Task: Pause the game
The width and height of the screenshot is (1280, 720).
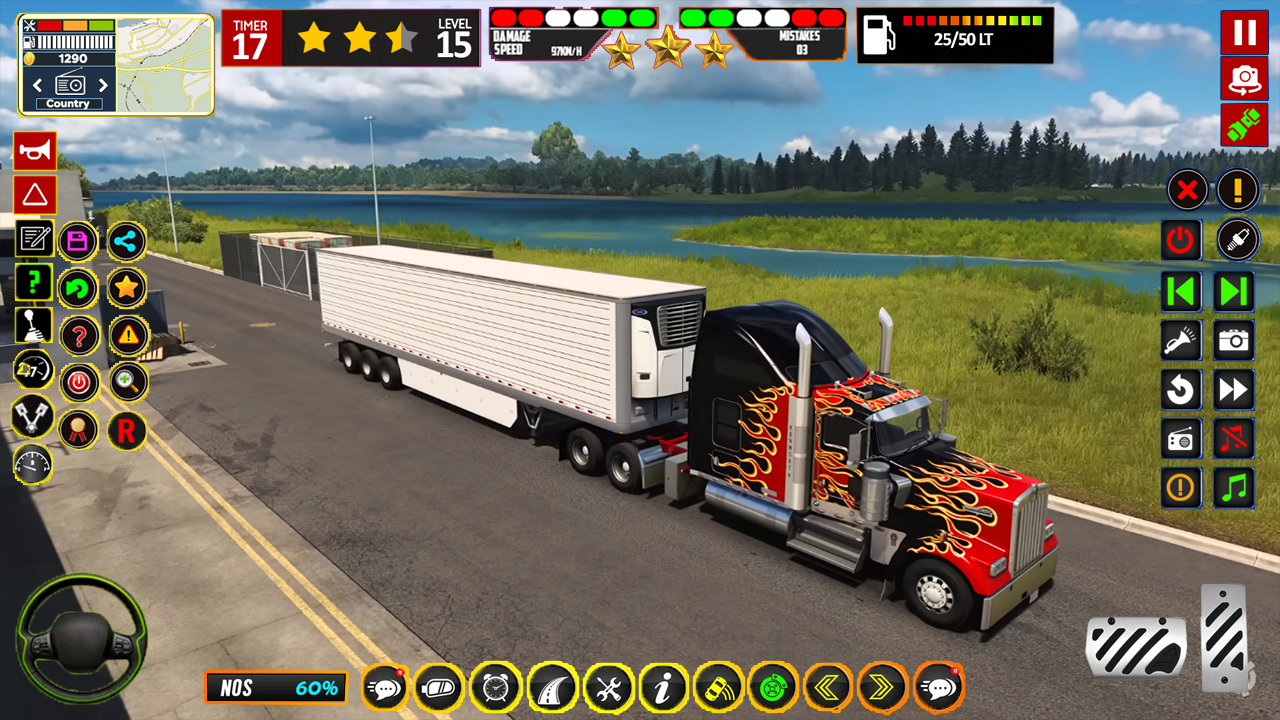Action: click(1244, 33)
